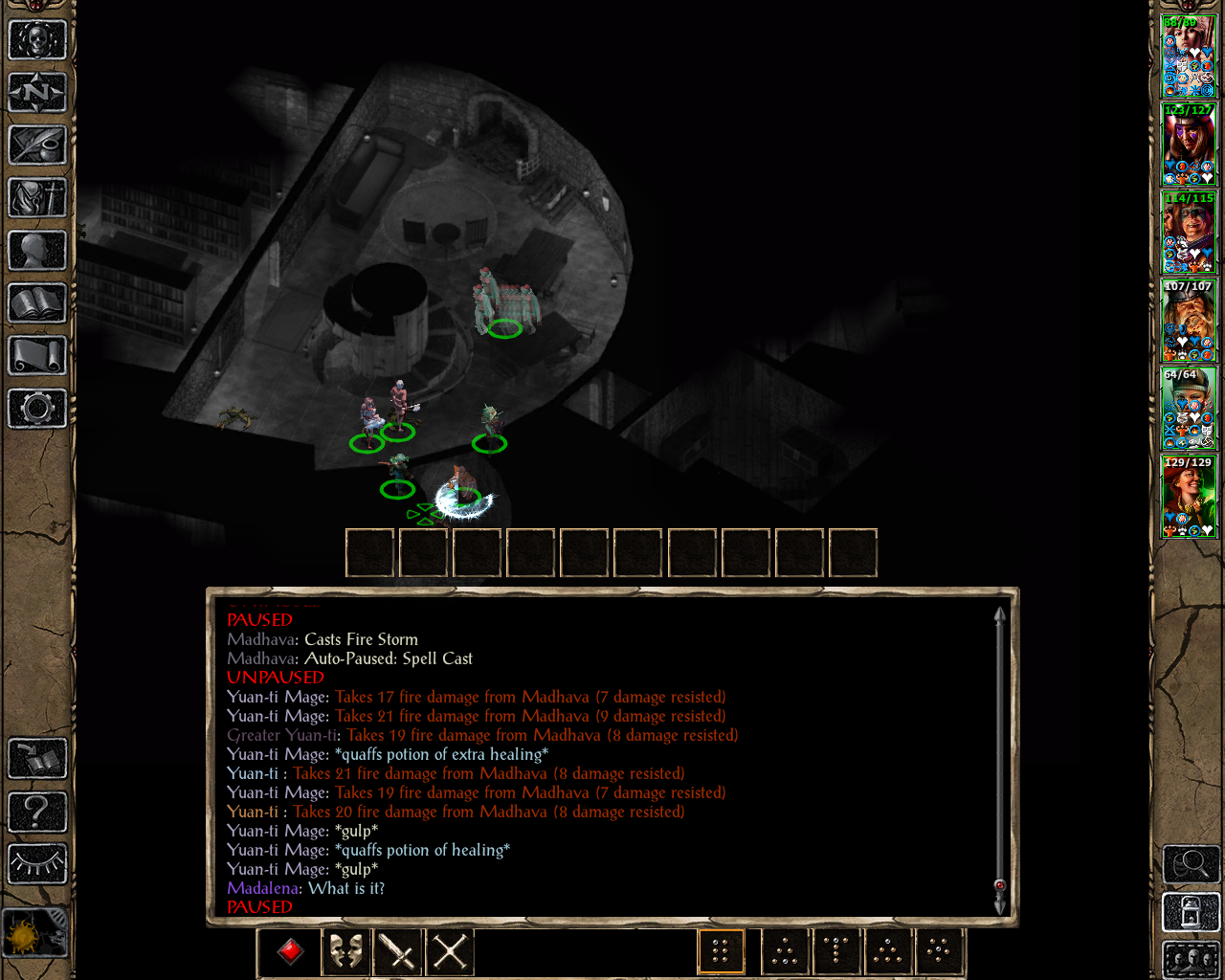Open help with the question mark button
The width and height of the screenshot is (1225, 980).
coord(37,812)
